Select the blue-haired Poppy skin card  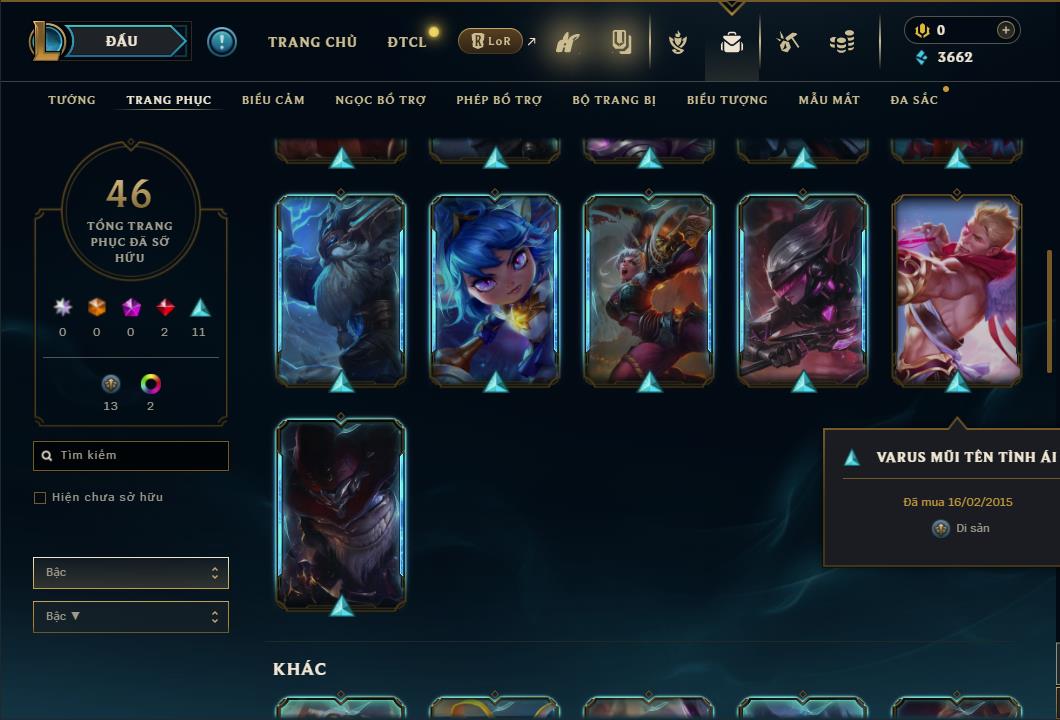495,289
